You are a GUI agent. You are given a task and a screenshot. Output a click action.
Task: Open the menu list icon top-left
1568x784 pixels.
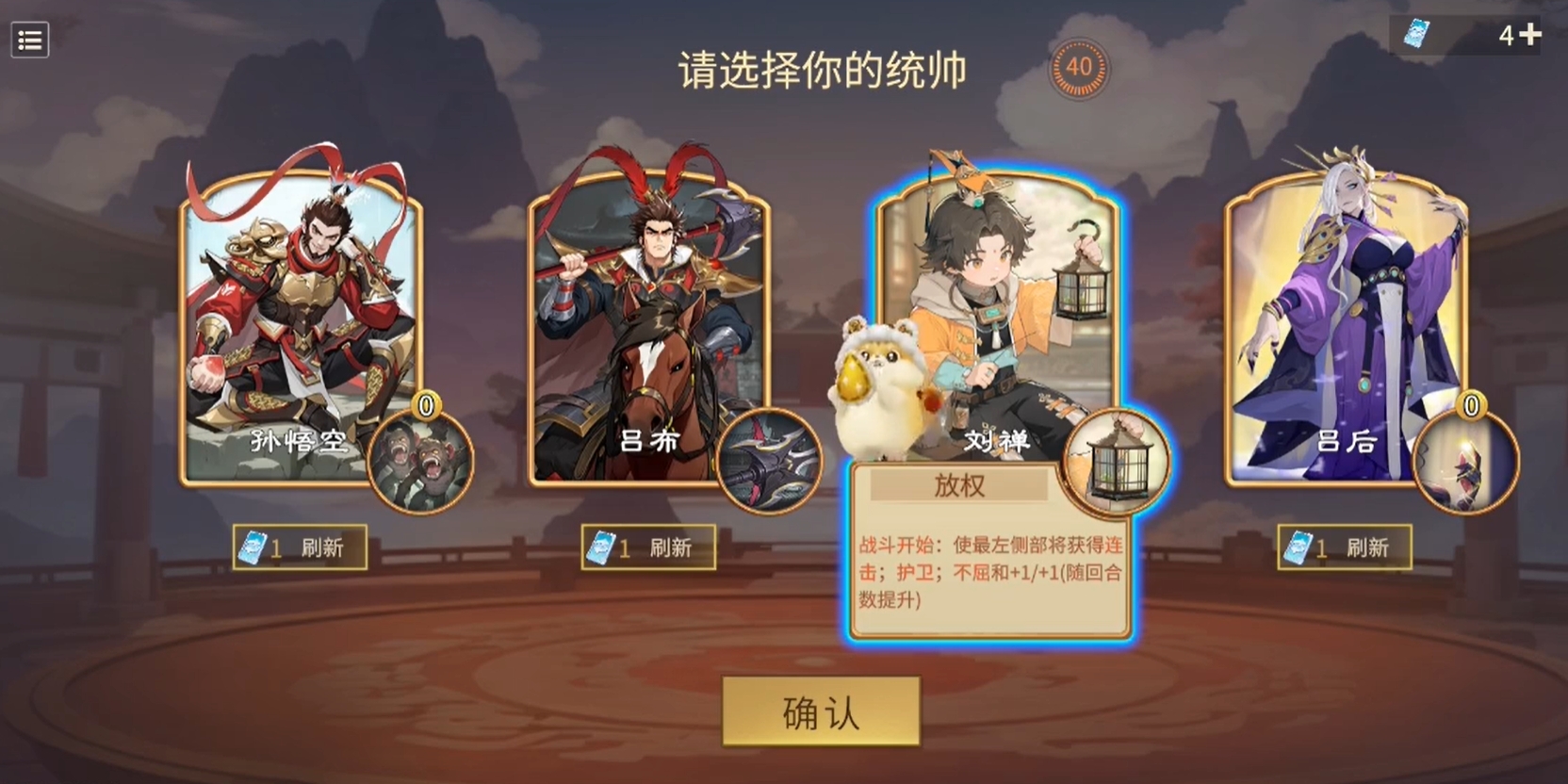tap(29, 40)
